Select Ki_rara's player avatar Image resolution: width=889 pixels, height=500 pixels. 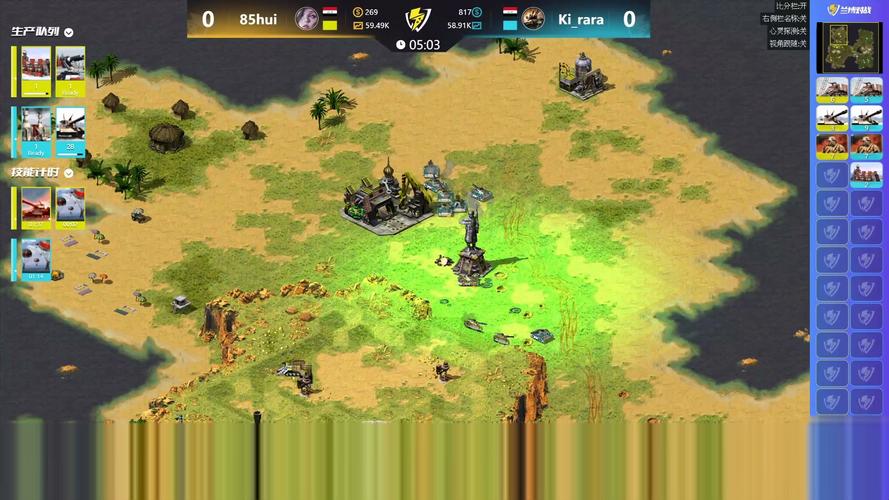pos(533,18)
